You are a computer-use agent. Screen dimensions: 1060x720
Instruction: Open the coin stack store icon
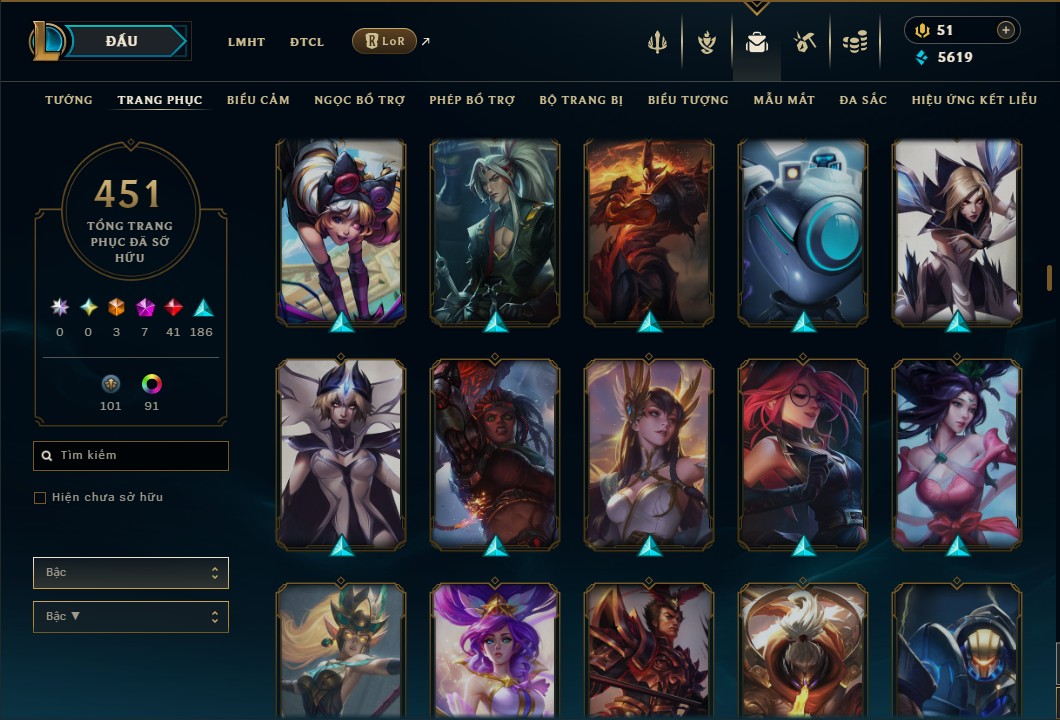pos(854,42)
